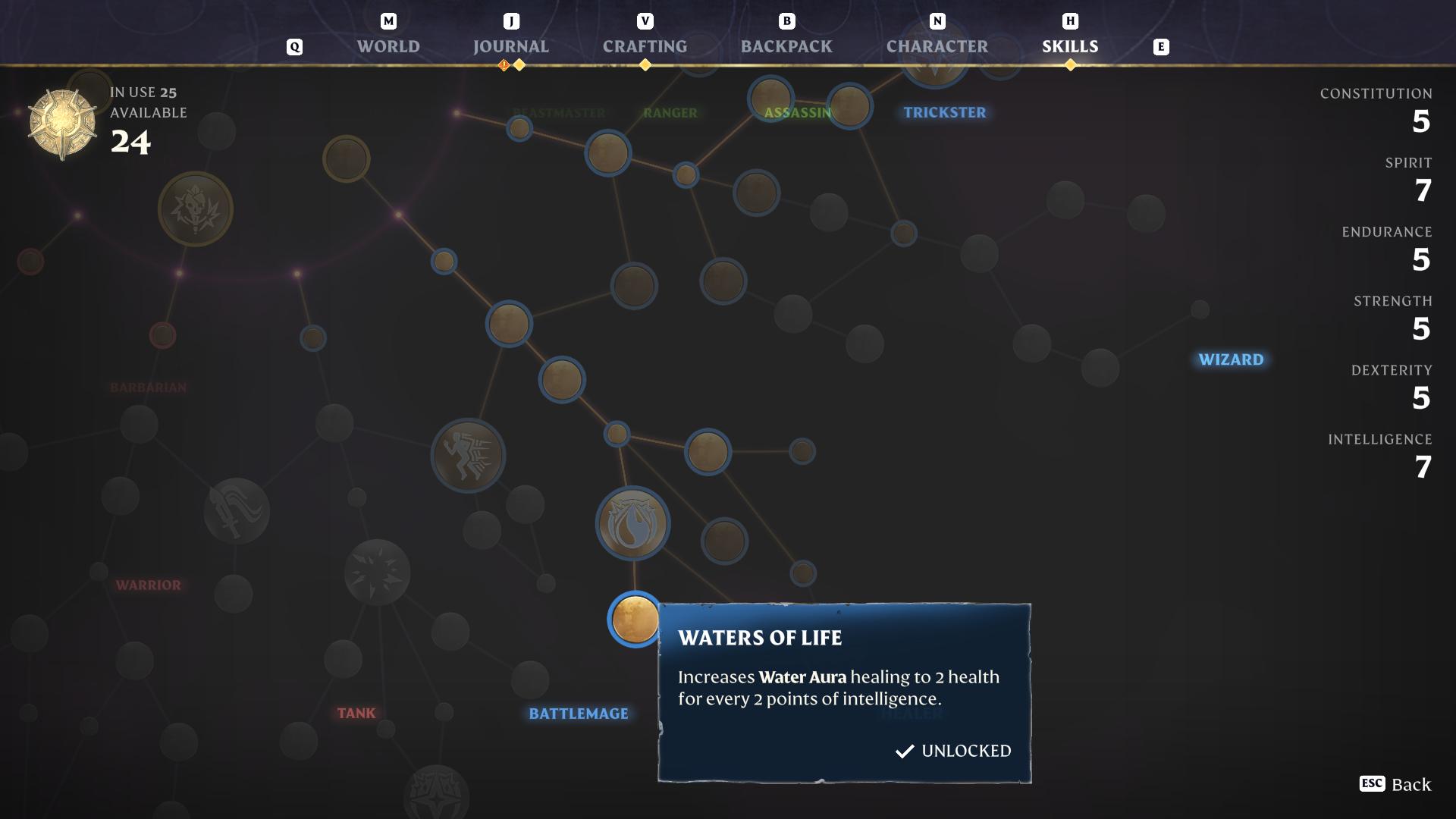Image resolution: width=1456 pixels, height=819 pixels.
Task: Click the Trickster class label
Action: (944, 112)
